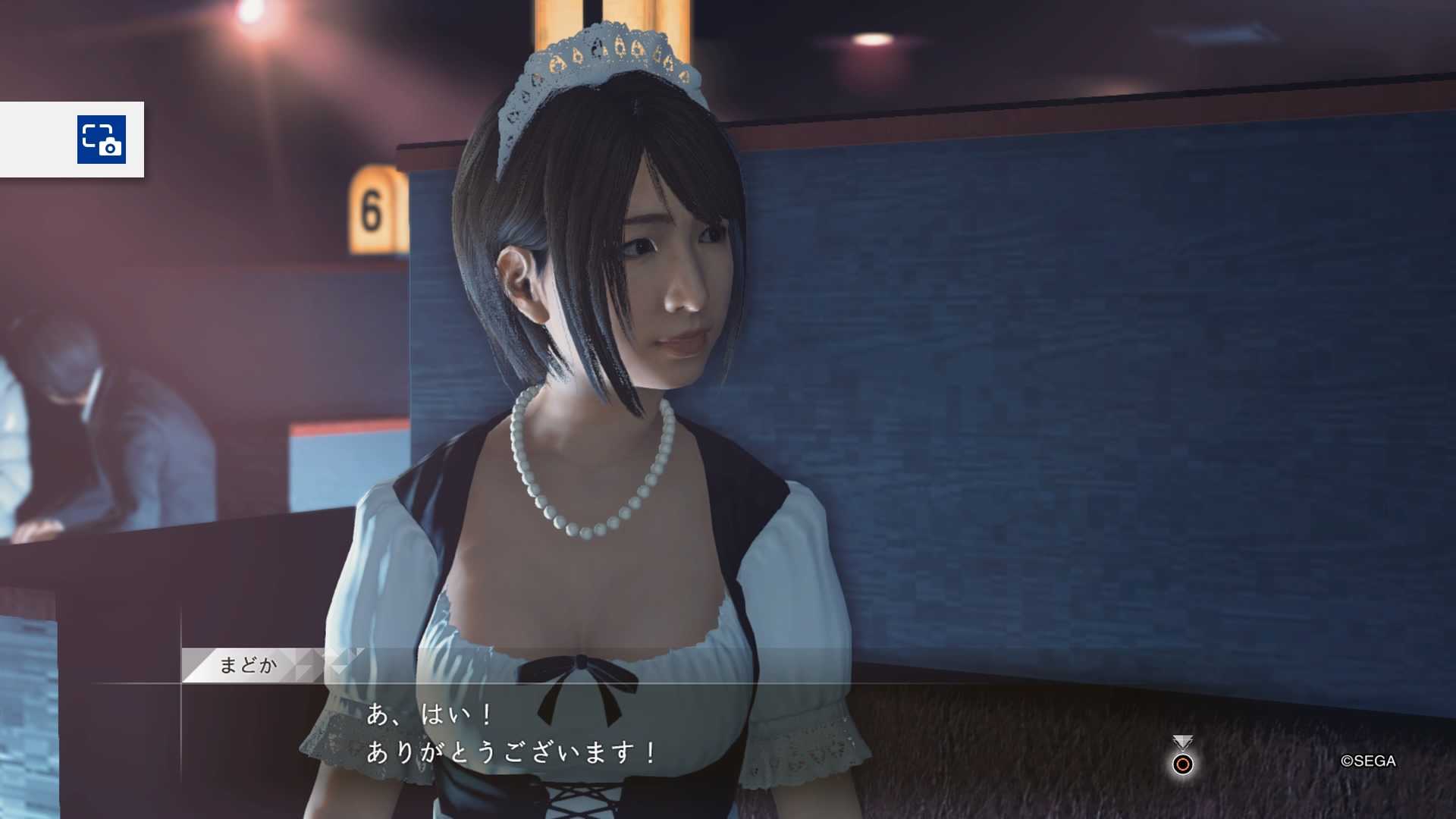Open the screenshot capture notification icon

pos(102,140)
